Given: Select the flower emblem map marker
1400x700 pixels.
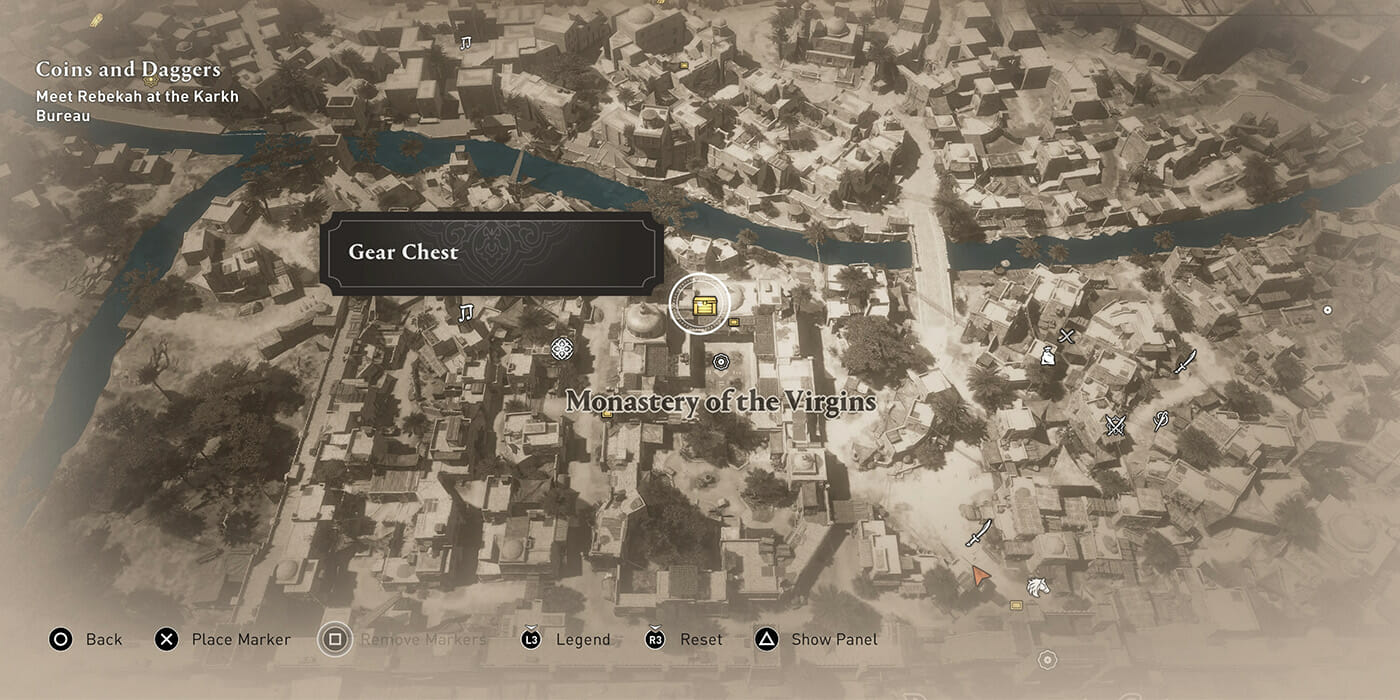Looking at the screenshot, I should pos(562,348).
